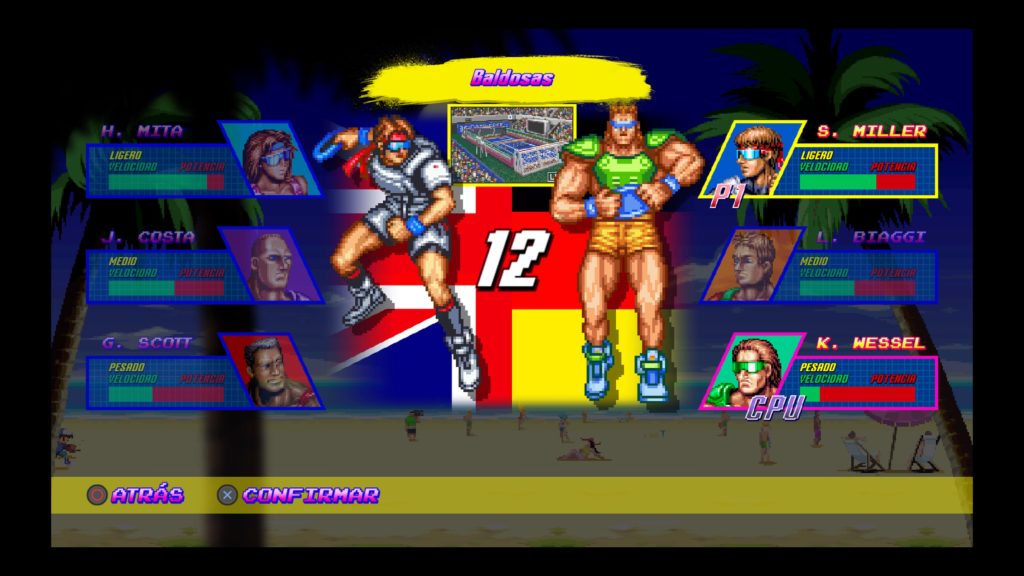Image resolution: width=1024 pixels, height=576 pixels.
Task: Go back with Atrás
Action: pyautogui.click(x=136, y=495)
